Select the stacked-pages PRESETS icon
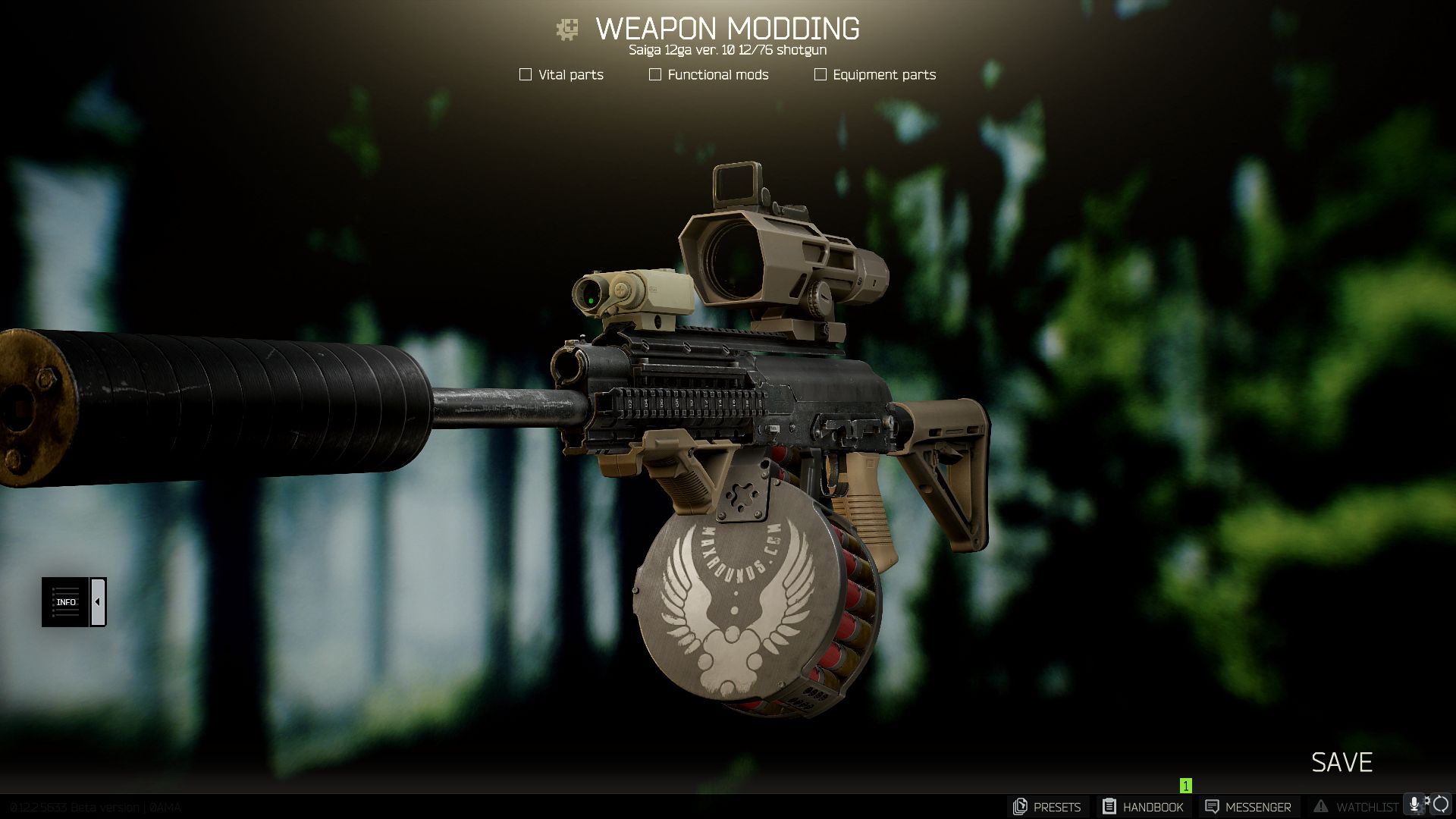The image size is (1456, 819). [x=1021, y=806]
